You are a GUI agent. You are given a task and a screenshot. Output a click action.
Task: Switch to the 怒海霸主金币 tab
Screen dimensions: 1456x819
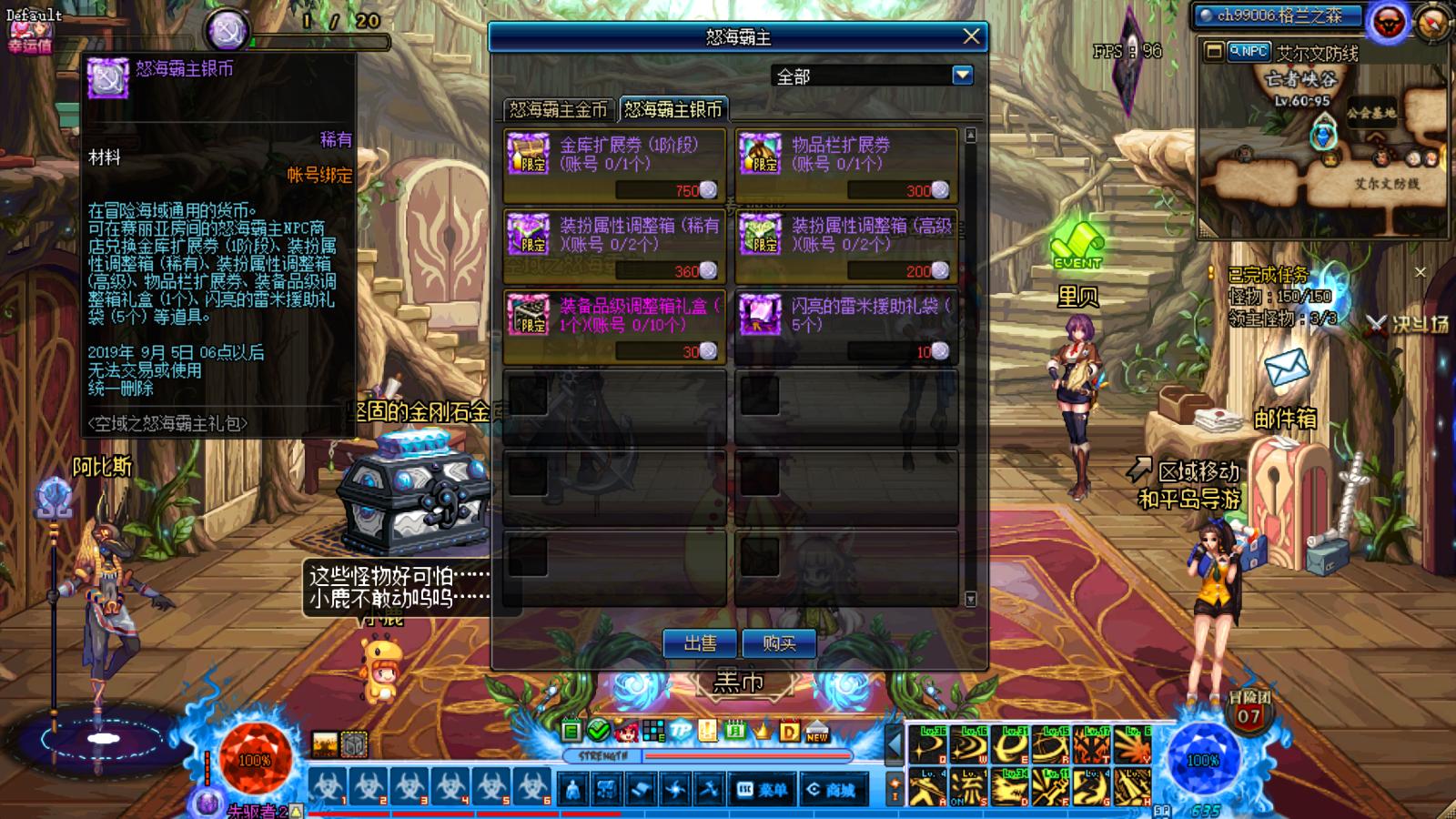point(558,110)
